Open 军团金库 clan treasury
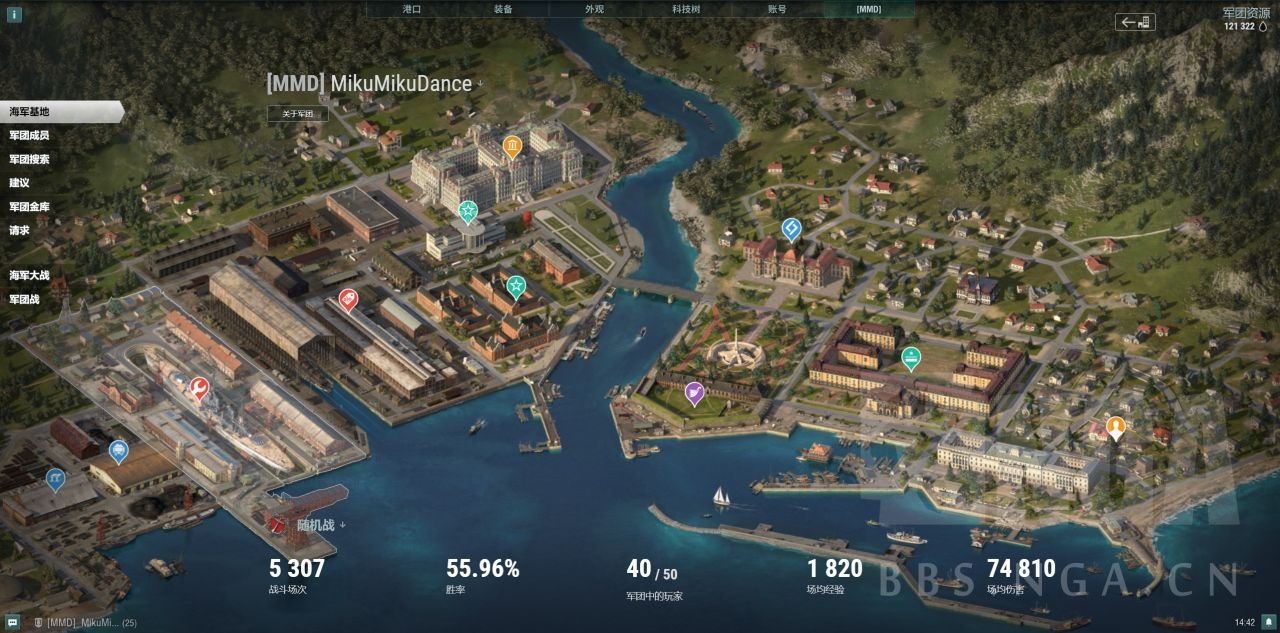The image size is (1280, 633). (x=30, y=207)
